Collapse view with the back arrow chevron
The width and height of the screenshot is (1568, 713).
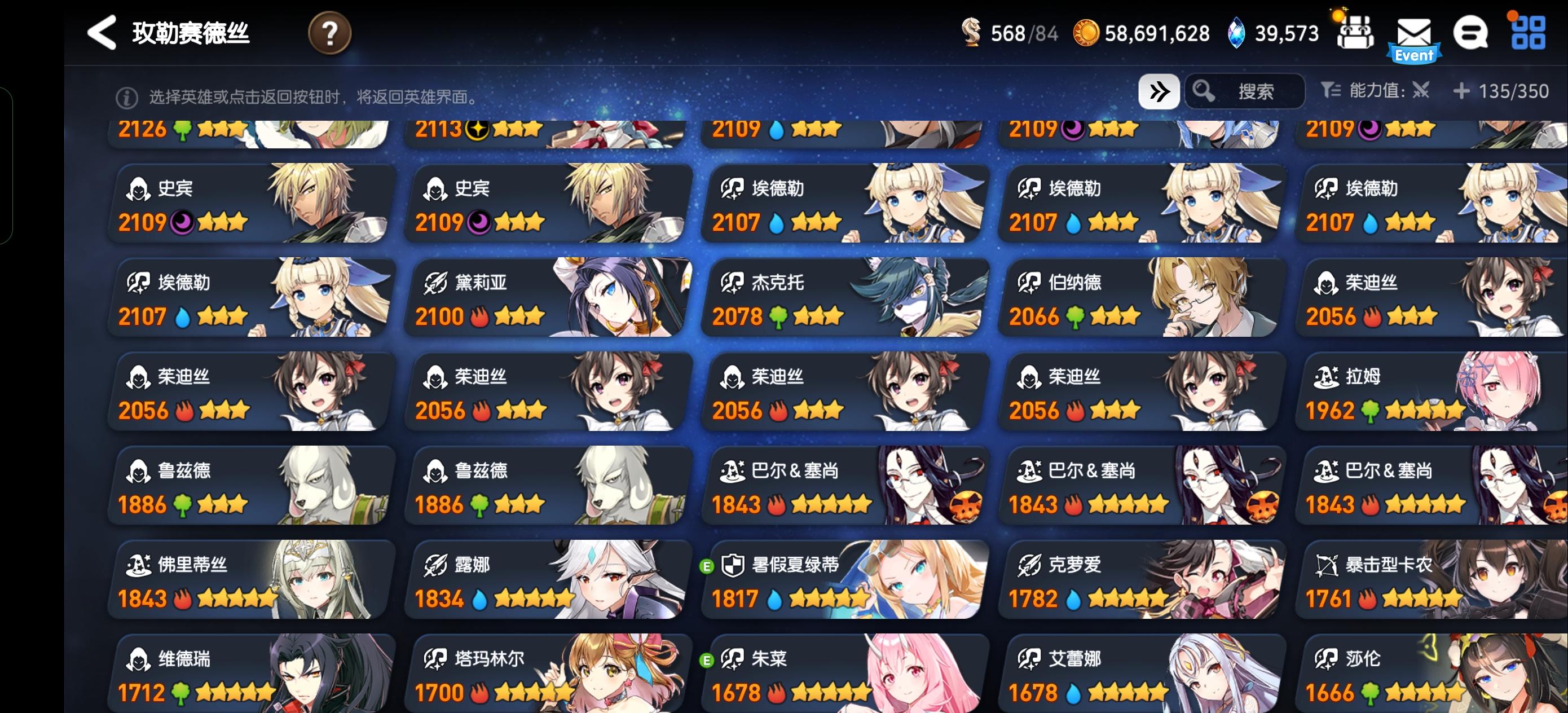102,32
